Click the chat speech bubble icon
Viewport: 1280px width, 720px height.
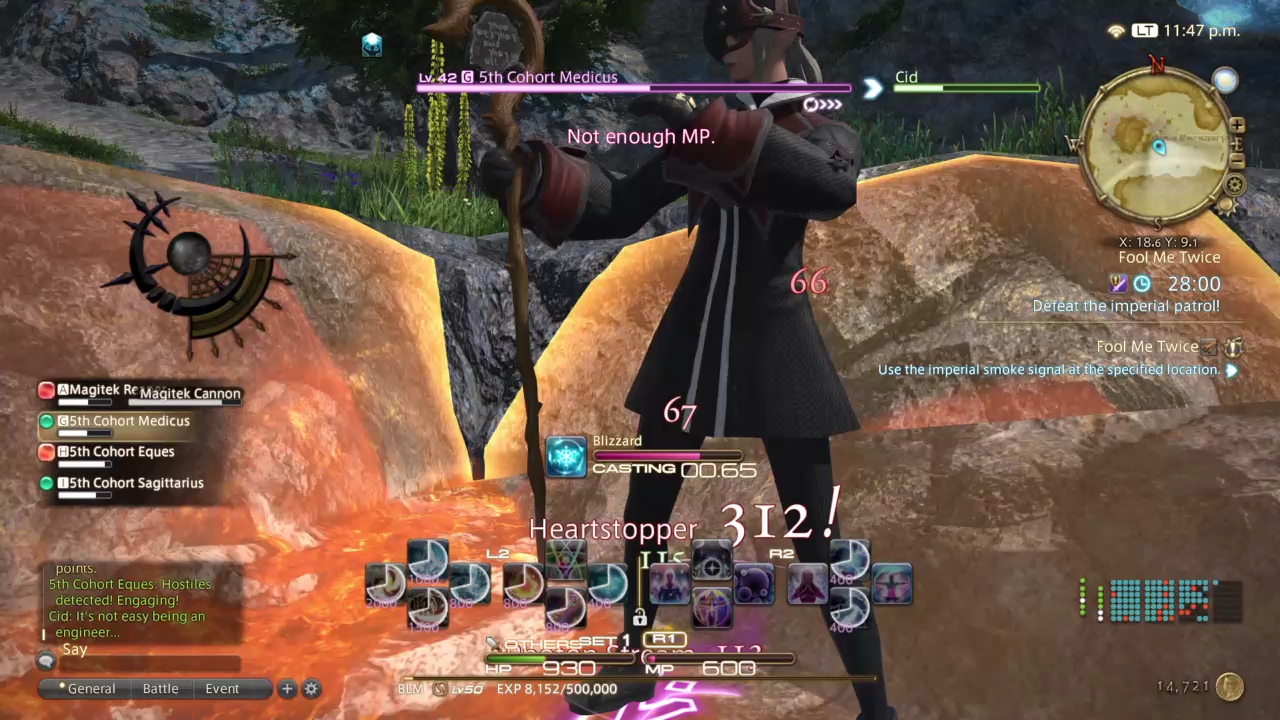pos(46,660)
